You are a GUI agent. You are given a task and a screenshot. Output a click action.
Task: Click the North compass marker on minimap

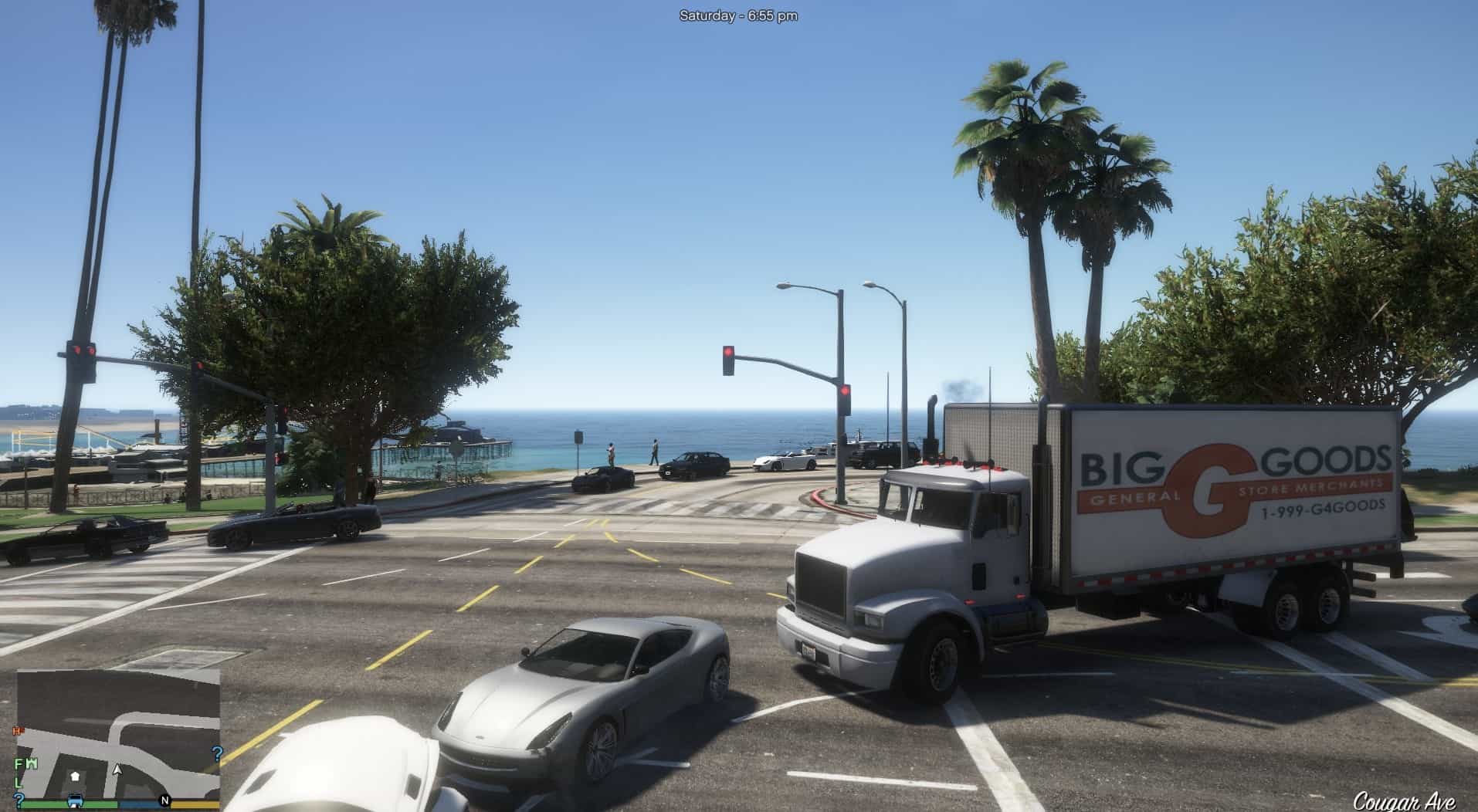click(x=164, y=800)
